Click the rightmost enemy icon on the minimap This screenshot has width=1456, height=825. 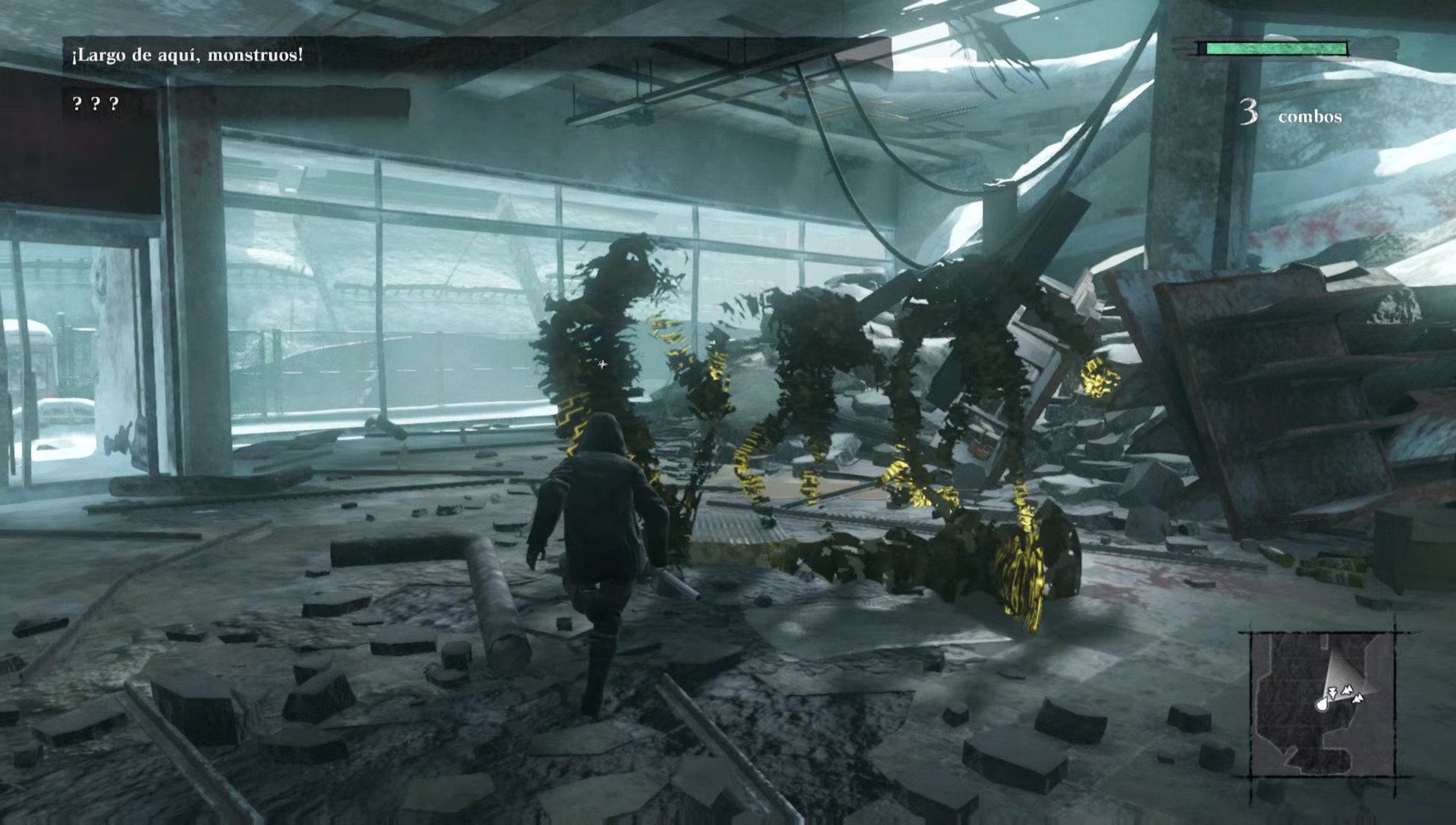click(1358, 698)
